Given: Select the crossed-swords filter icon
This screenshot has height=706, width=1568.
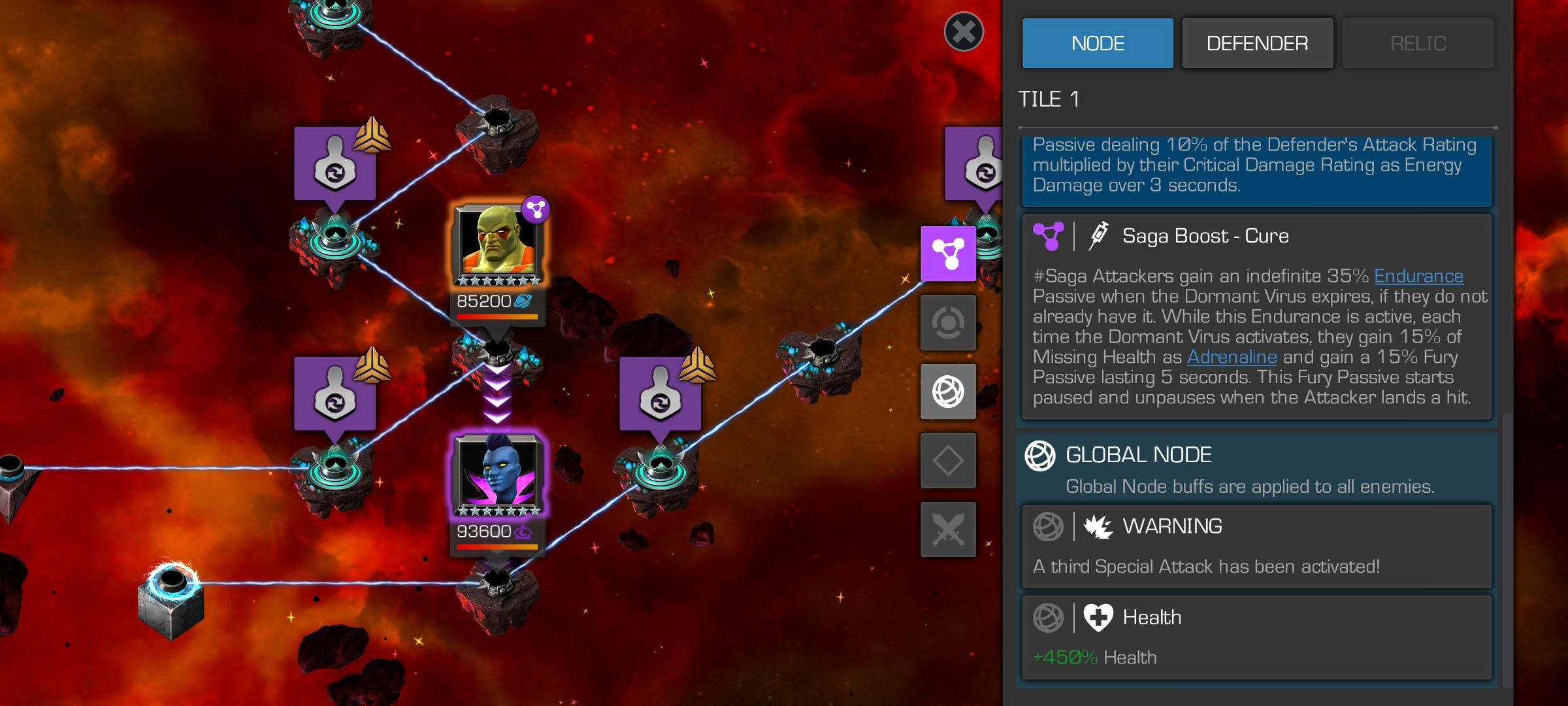Looking at the screenshot, I should pyautogui.click(x=948, y=529).
